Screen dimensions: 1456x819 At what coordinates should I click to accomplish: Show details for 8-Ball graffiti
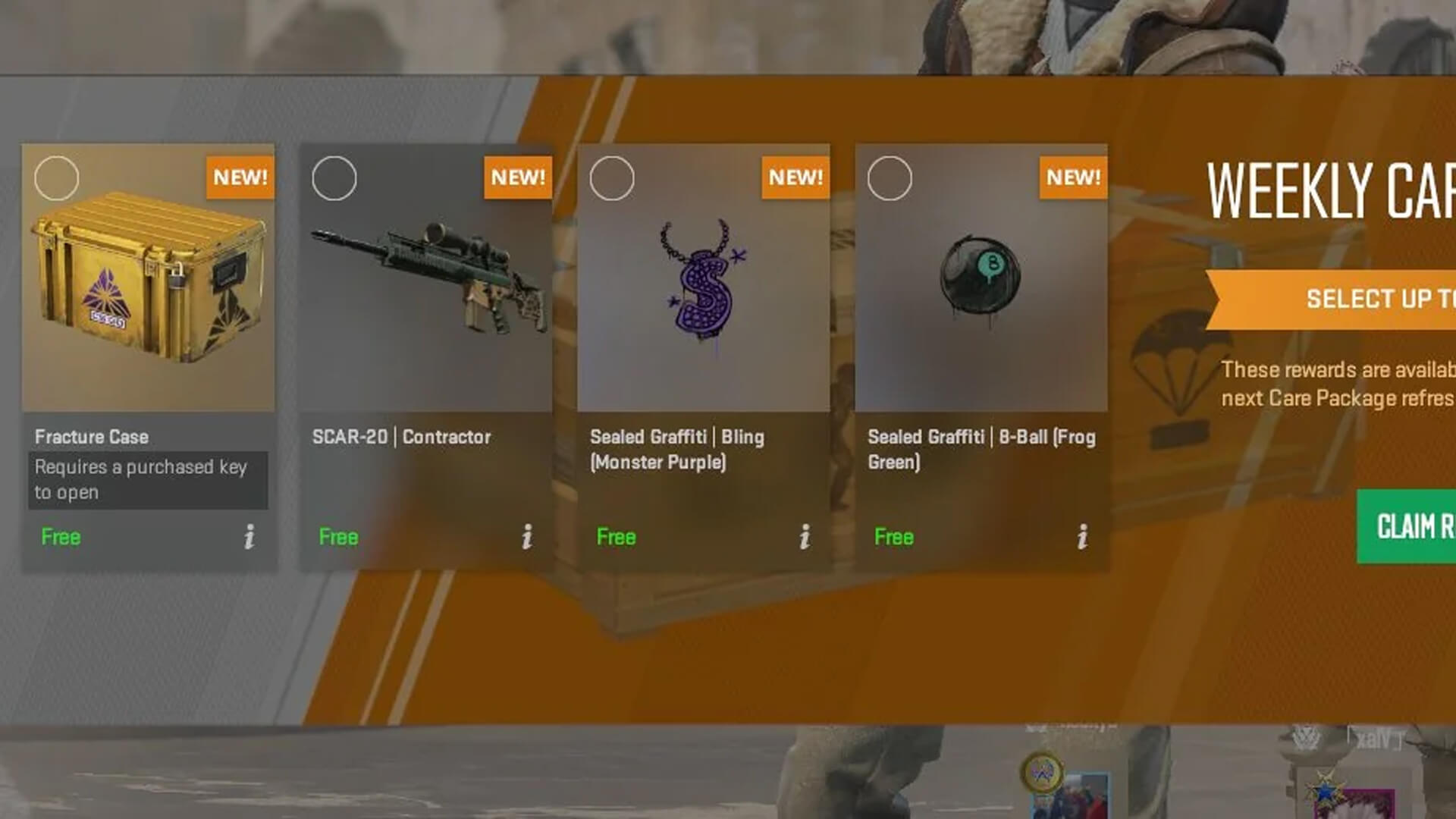click(x=1082, y=537)
